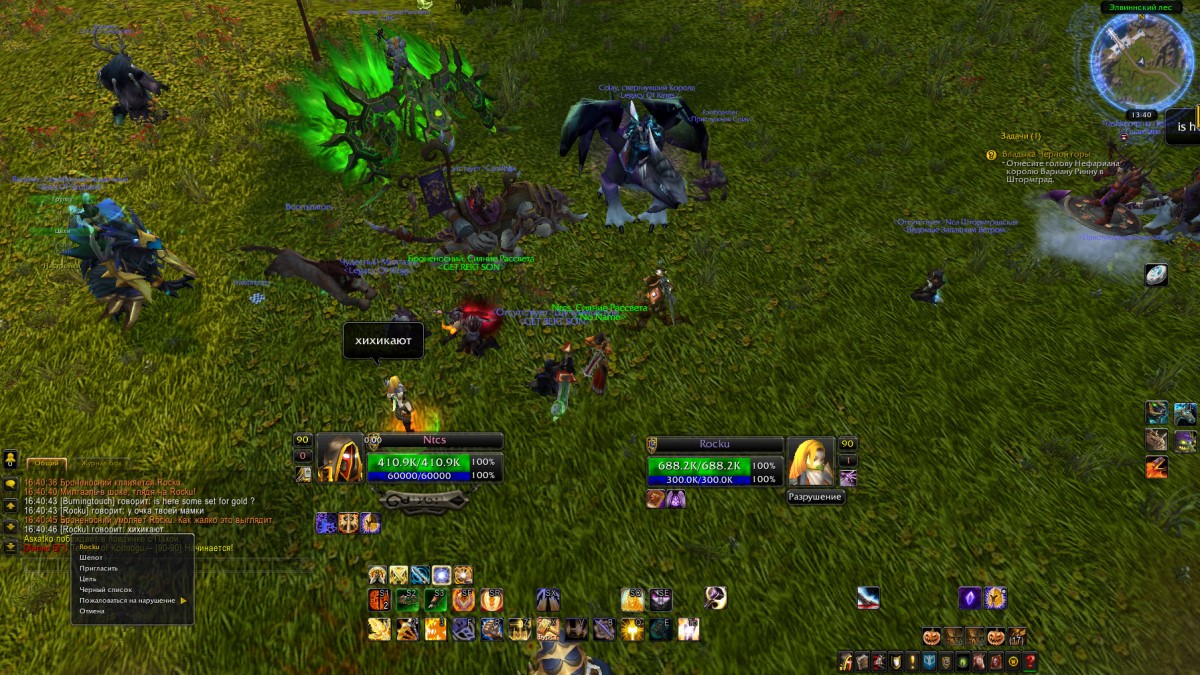Open the quest log exclamation mark button
This screenshot has height=675, width=1200.
(x=912, y=662)
